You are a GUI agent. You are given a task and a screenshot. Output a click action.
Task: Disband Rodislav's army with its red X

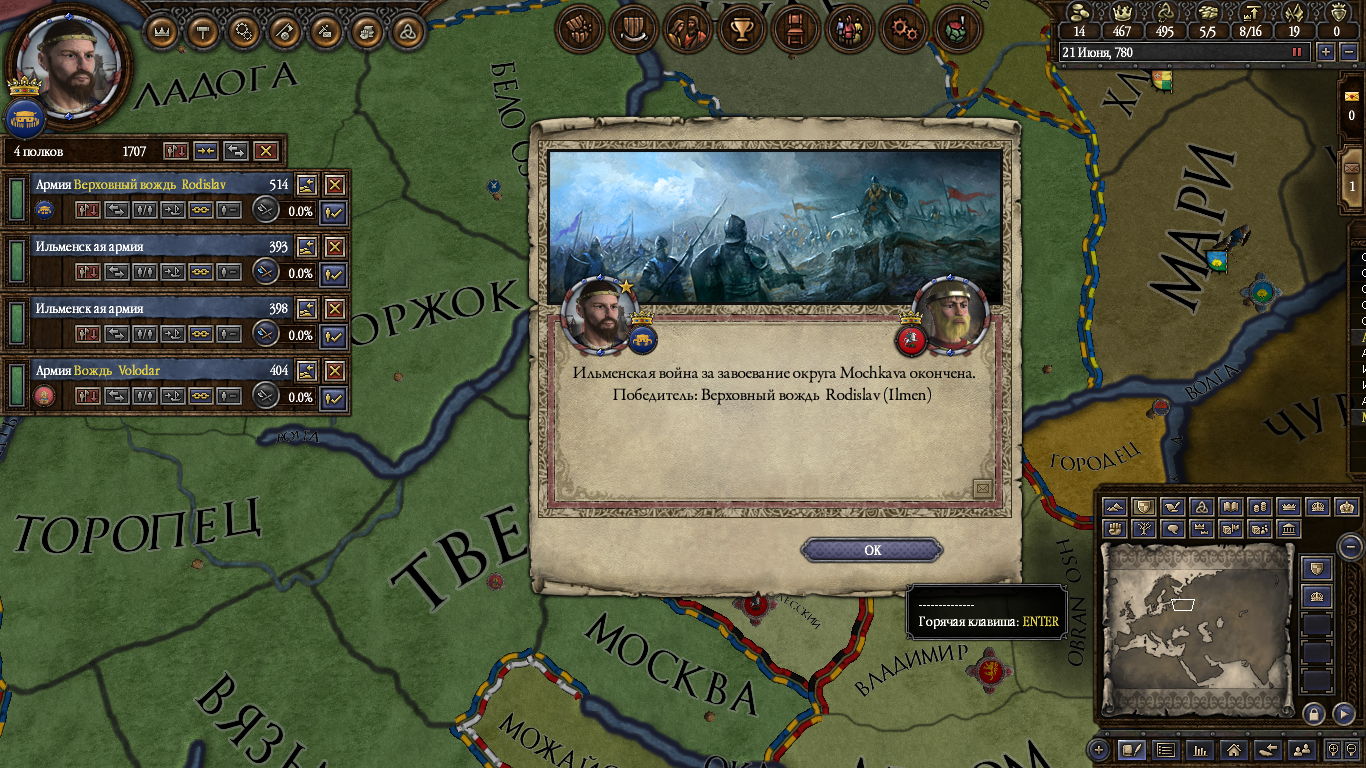(x=335, y=185)
